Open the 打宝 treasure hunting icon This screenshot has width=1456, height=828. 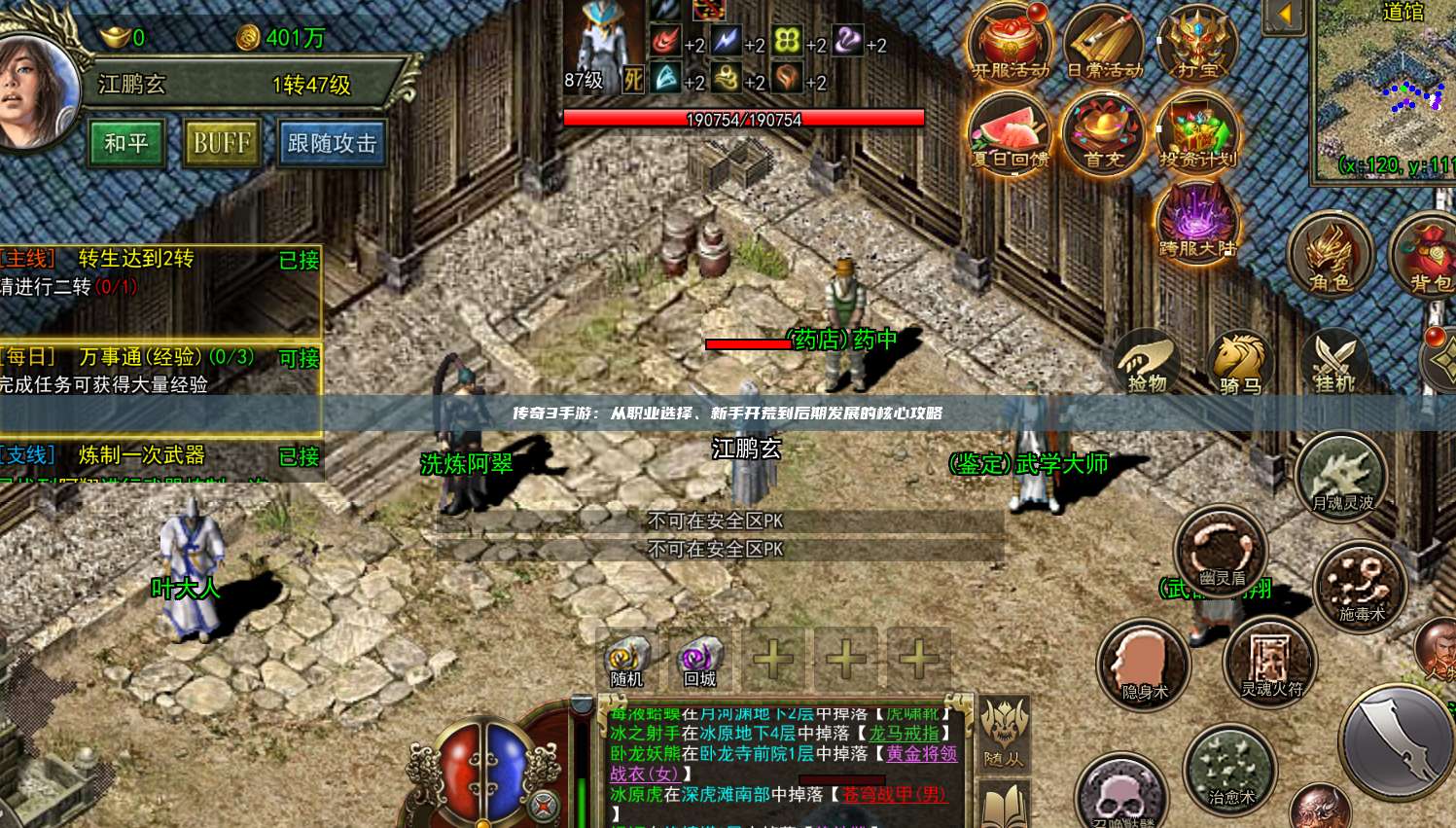tap(1197, 45)
